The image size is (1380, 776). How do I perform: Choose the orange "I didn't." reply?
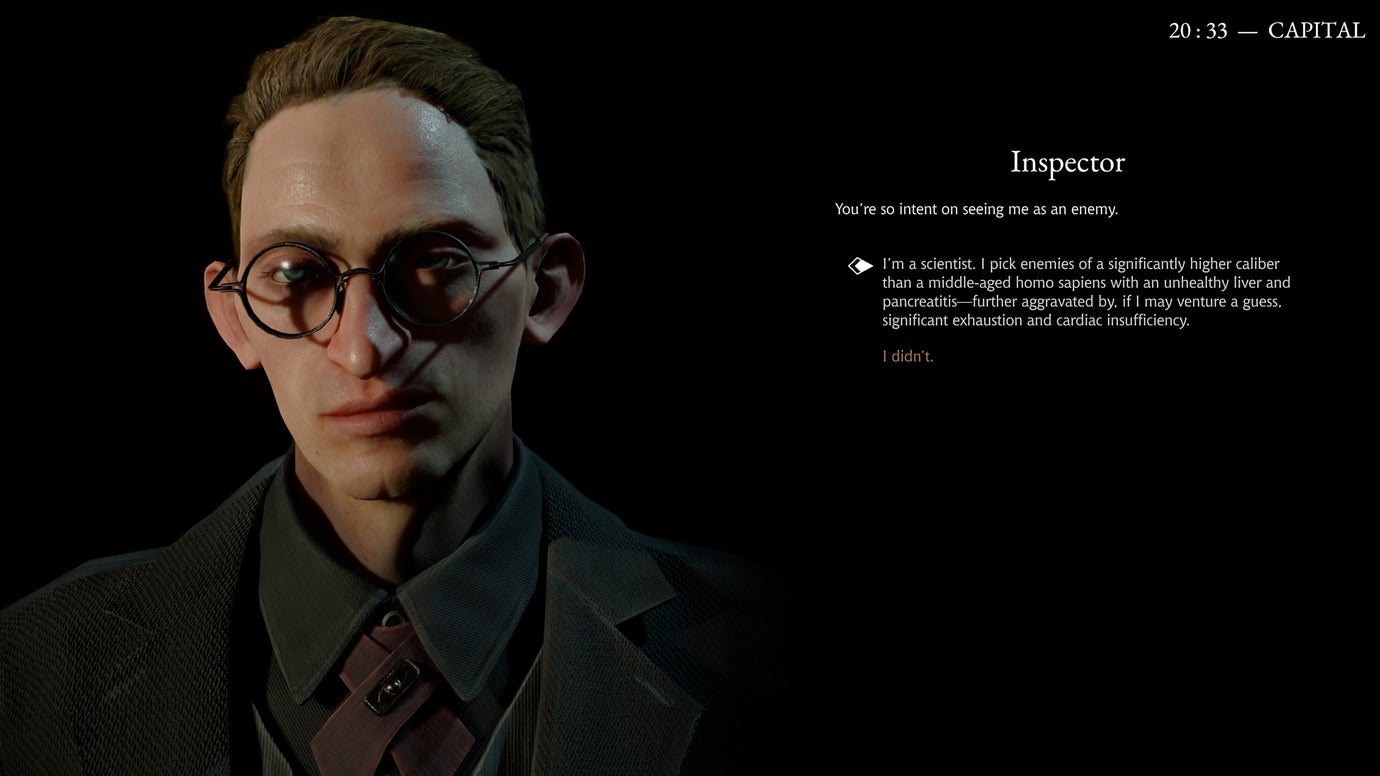click(x=907, y=355)
